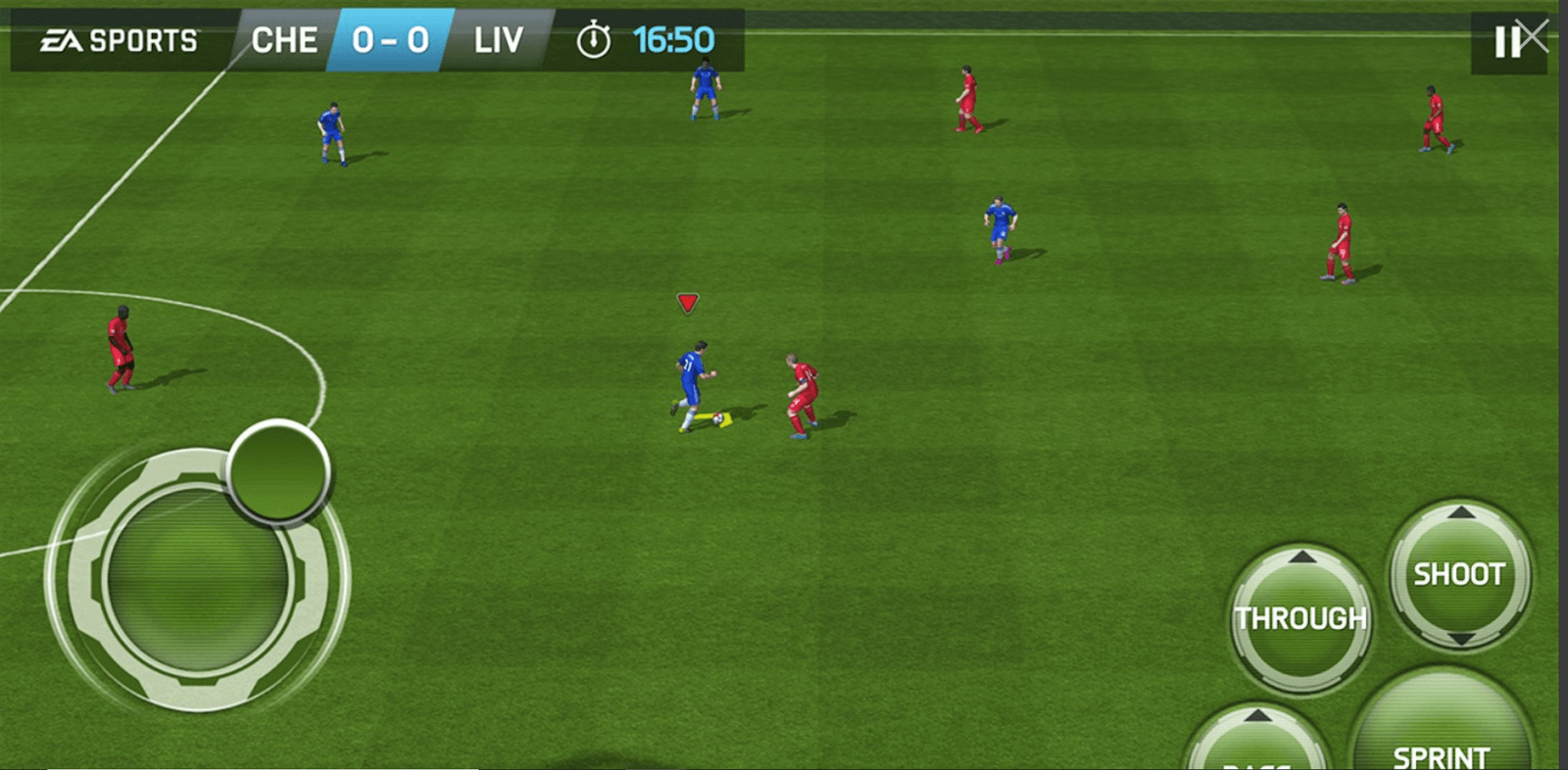Click the red marker arrow above the player
The width and height of the screenshot is (1568, 770).
click(689, 302)
